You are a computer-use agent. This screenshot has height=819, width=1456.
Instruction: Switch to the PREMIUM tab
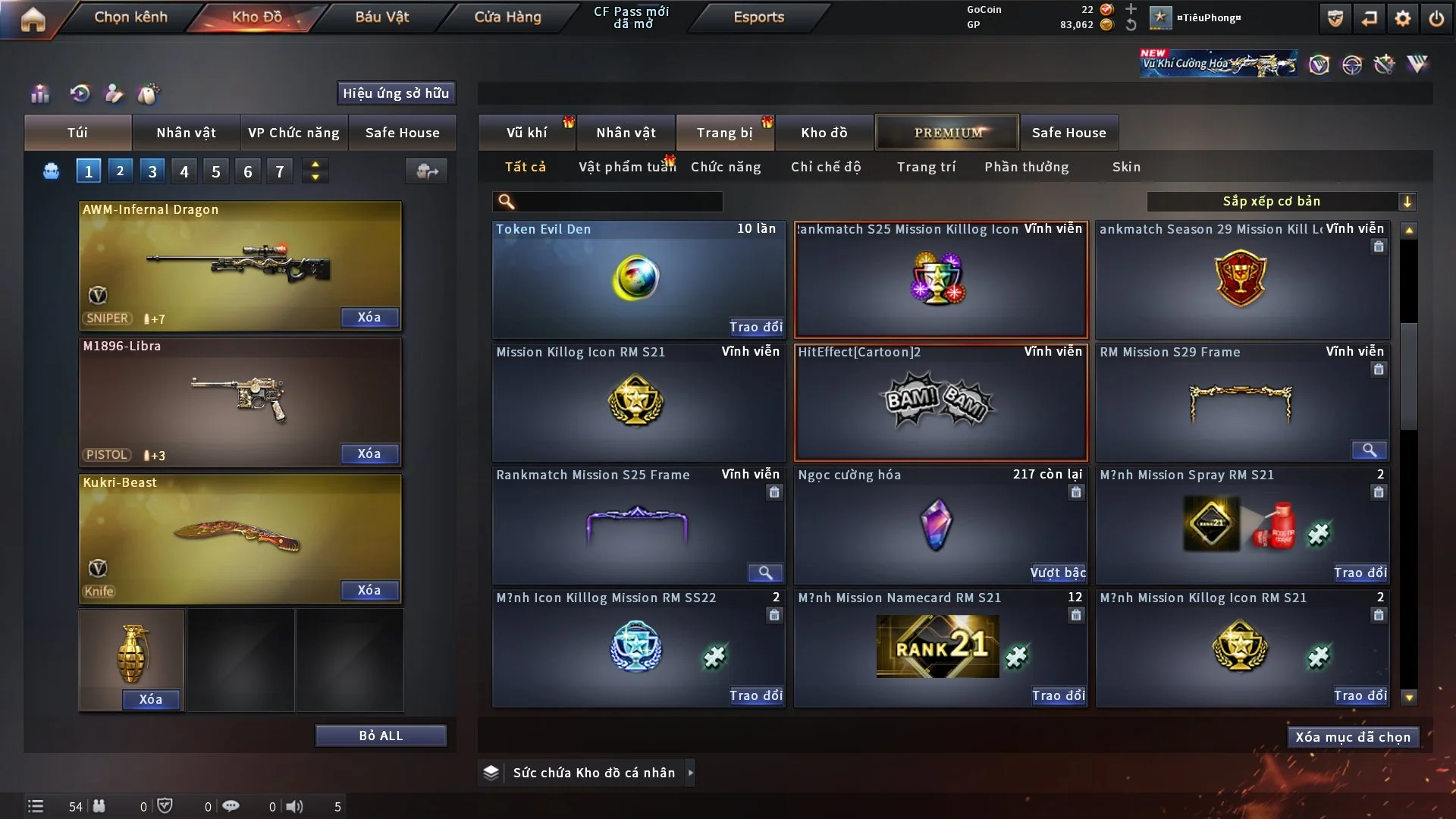coord(947,133)
